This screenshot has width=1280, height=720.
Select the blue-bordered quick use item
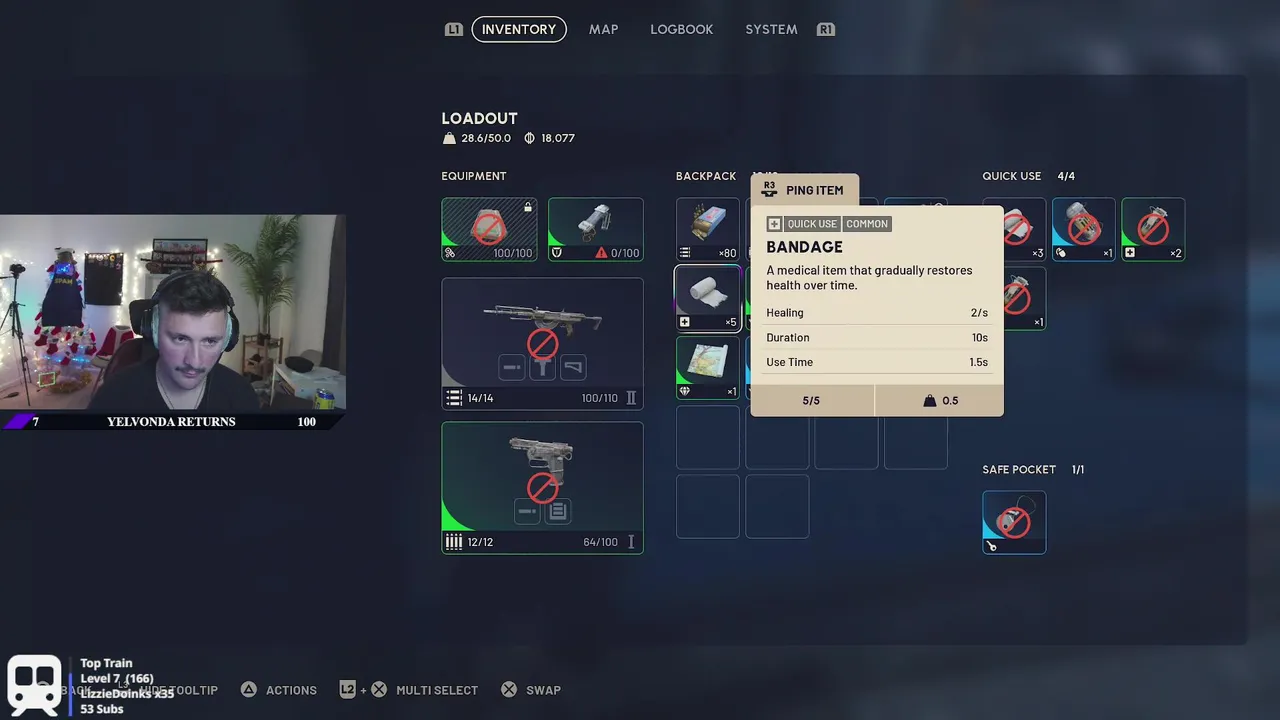(x=1083, y=229)
